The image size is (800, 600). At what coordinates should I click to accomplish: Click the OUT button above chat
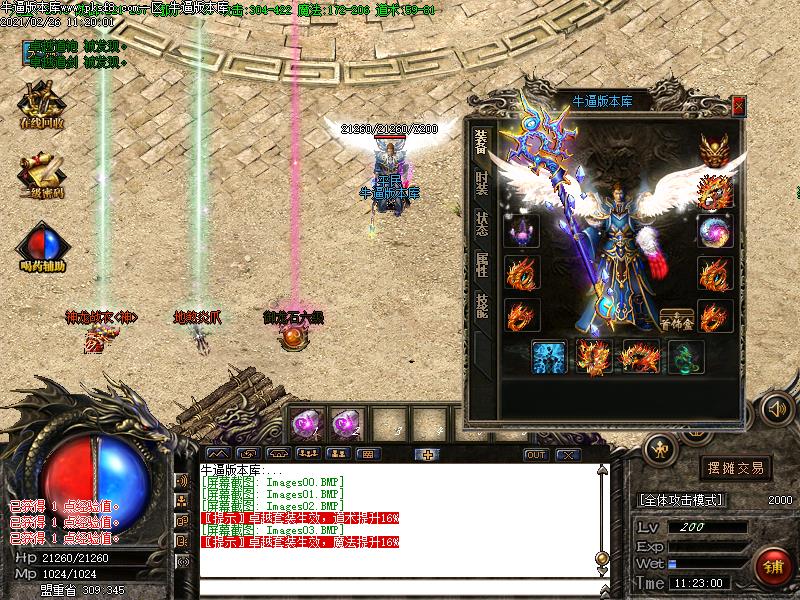coord(536,454)
